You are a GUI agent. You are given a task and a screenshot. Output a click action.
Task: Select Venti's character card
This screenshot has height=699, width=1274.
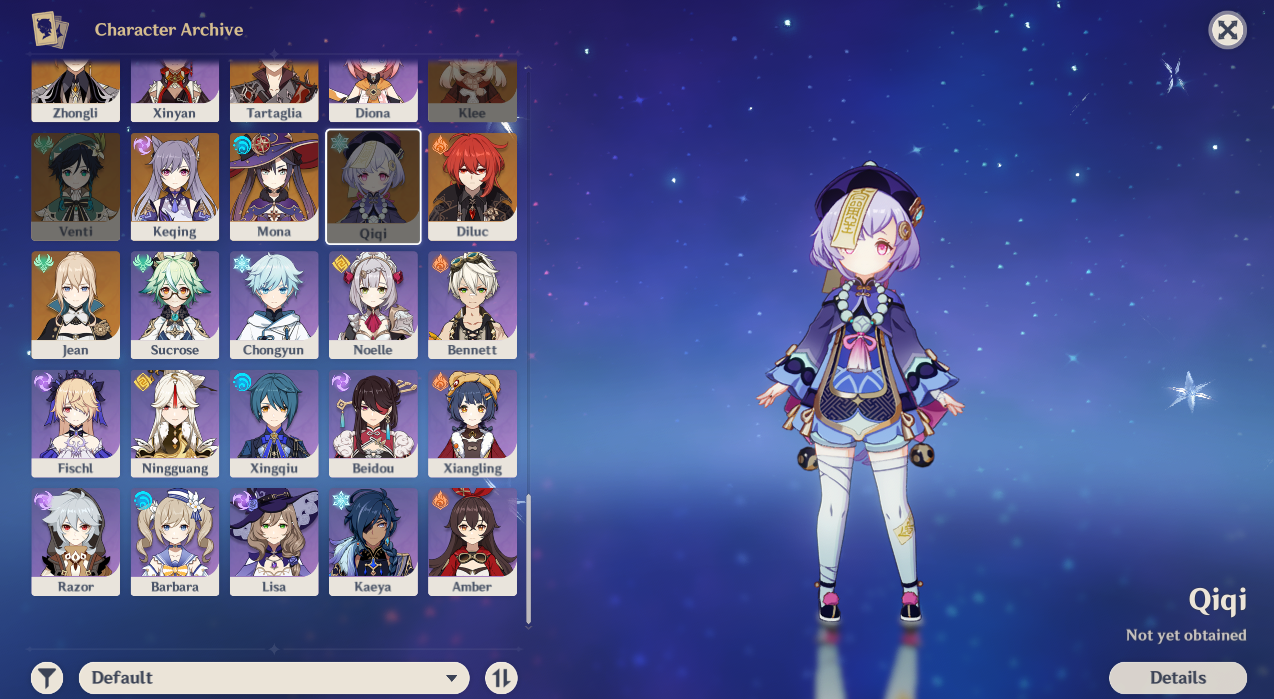pos(76,186)
